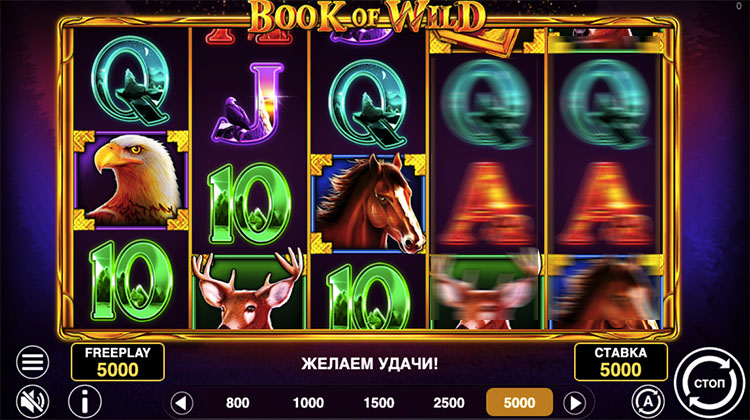Screen dimensions: 750x420
Task: Choose the 1000 bet value
Action: pos(308,402)
